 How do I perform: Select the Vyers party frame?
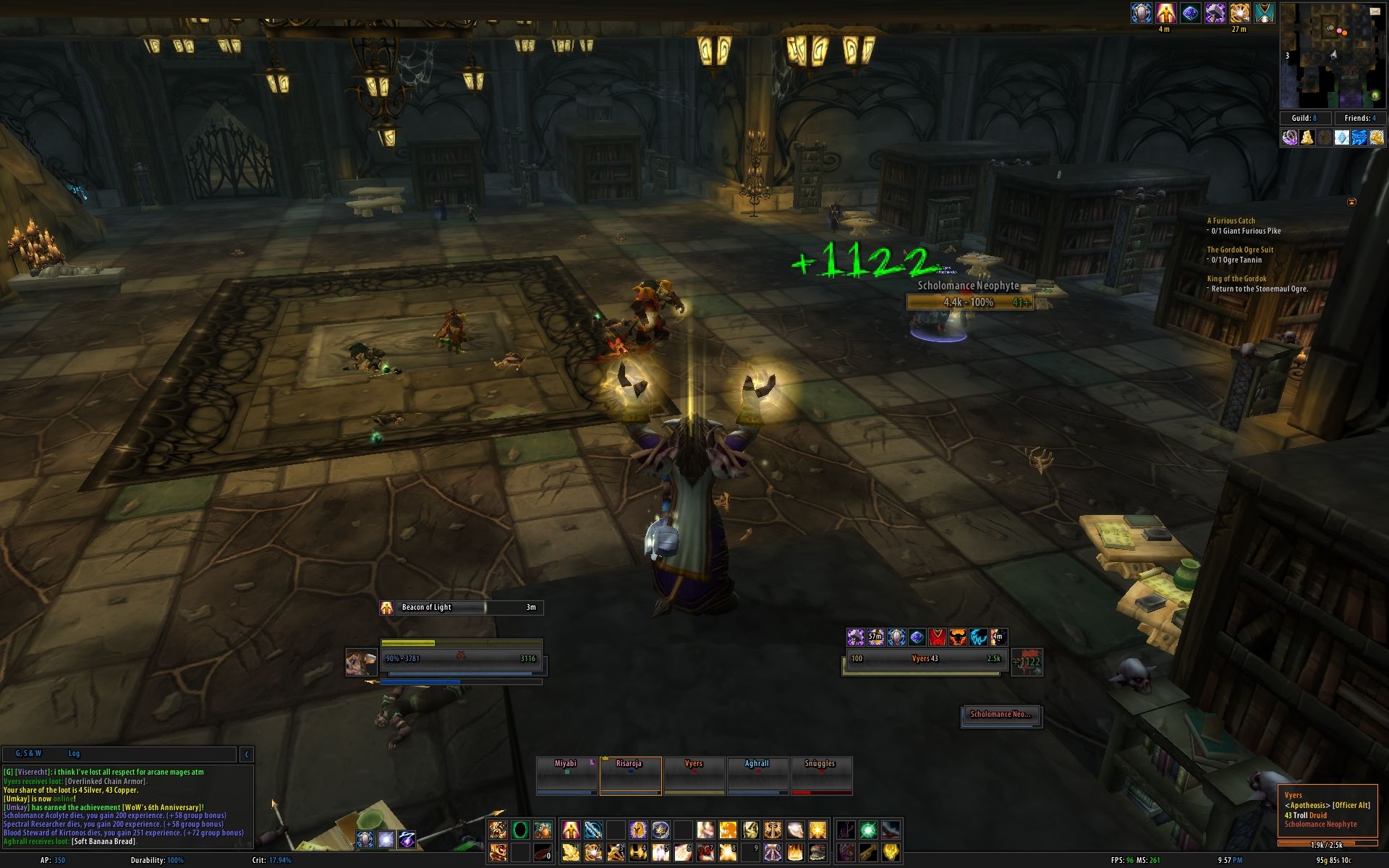coord(694,775)
